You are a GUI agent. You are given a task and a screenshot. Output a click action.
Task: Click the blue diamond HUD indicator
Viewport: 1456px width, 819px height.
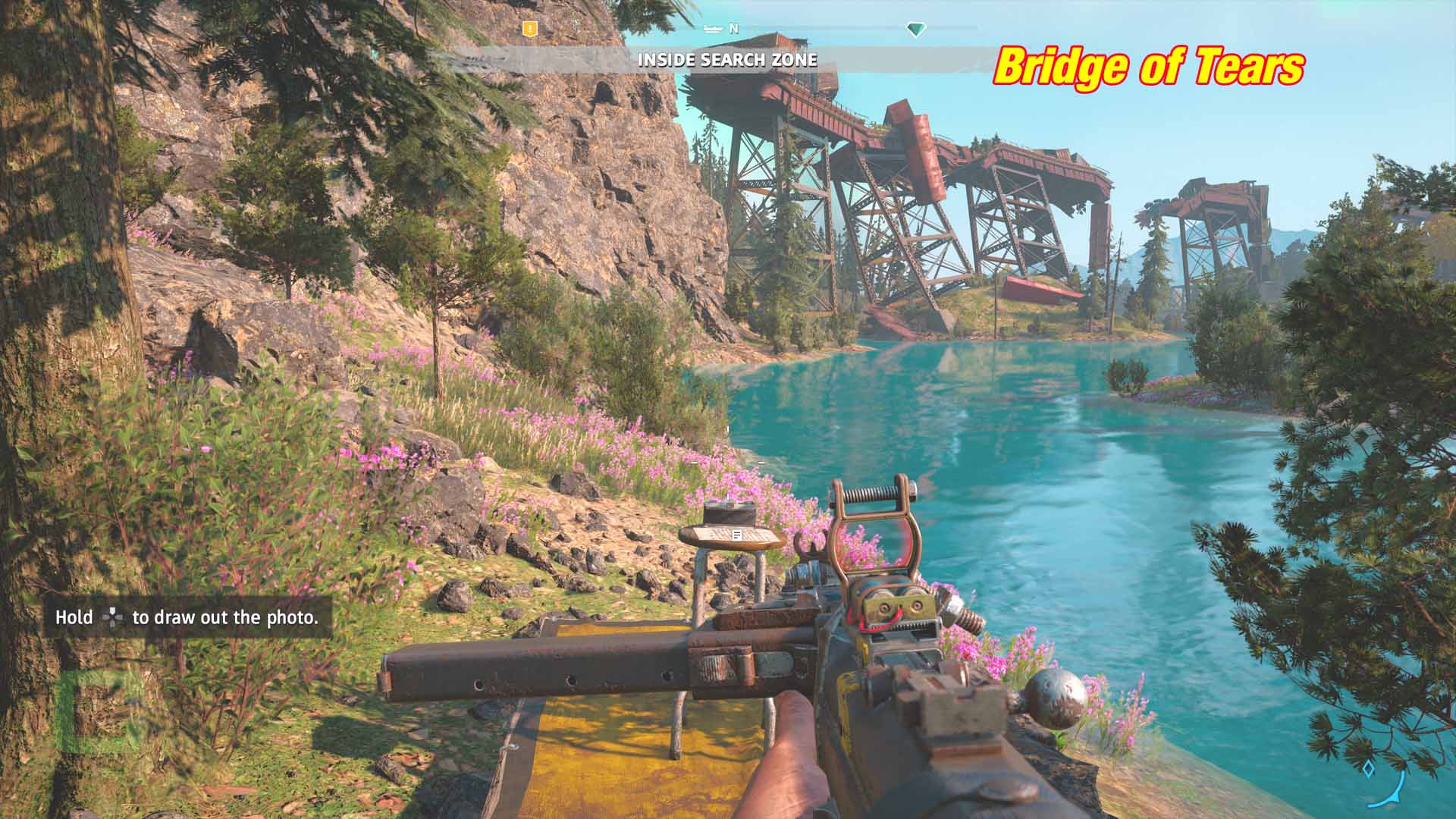pos(1368,769)
